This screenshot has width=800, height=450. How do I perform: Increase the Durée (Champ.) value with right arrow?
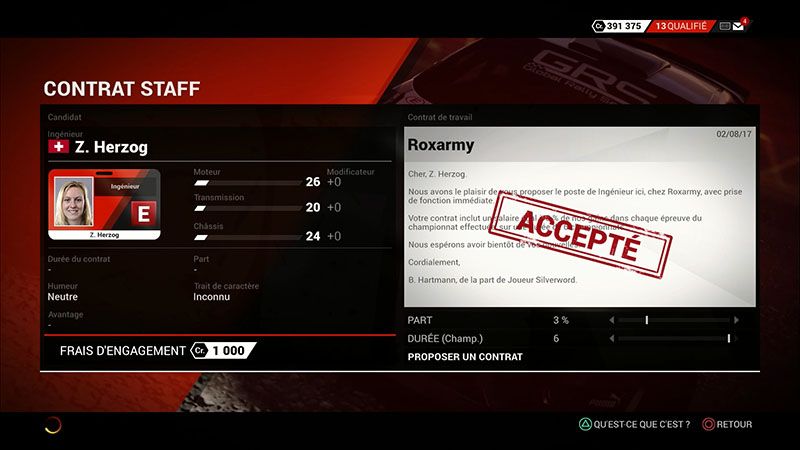pyautogui.click(x=737, y=339)
